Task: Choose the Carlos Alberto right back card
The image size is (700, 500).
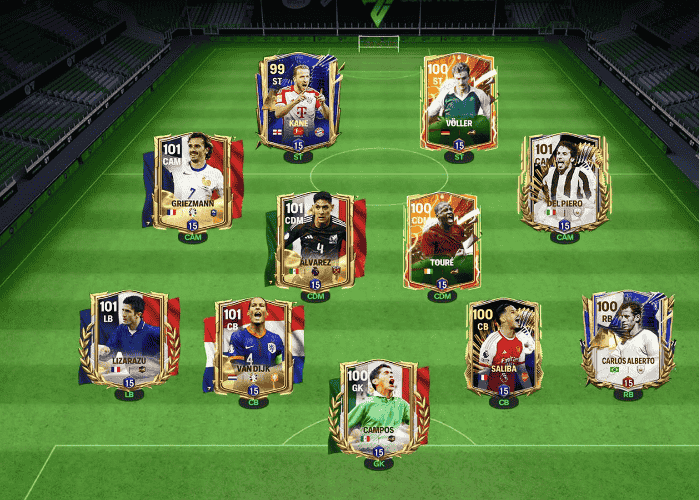Action: (628, 340)
